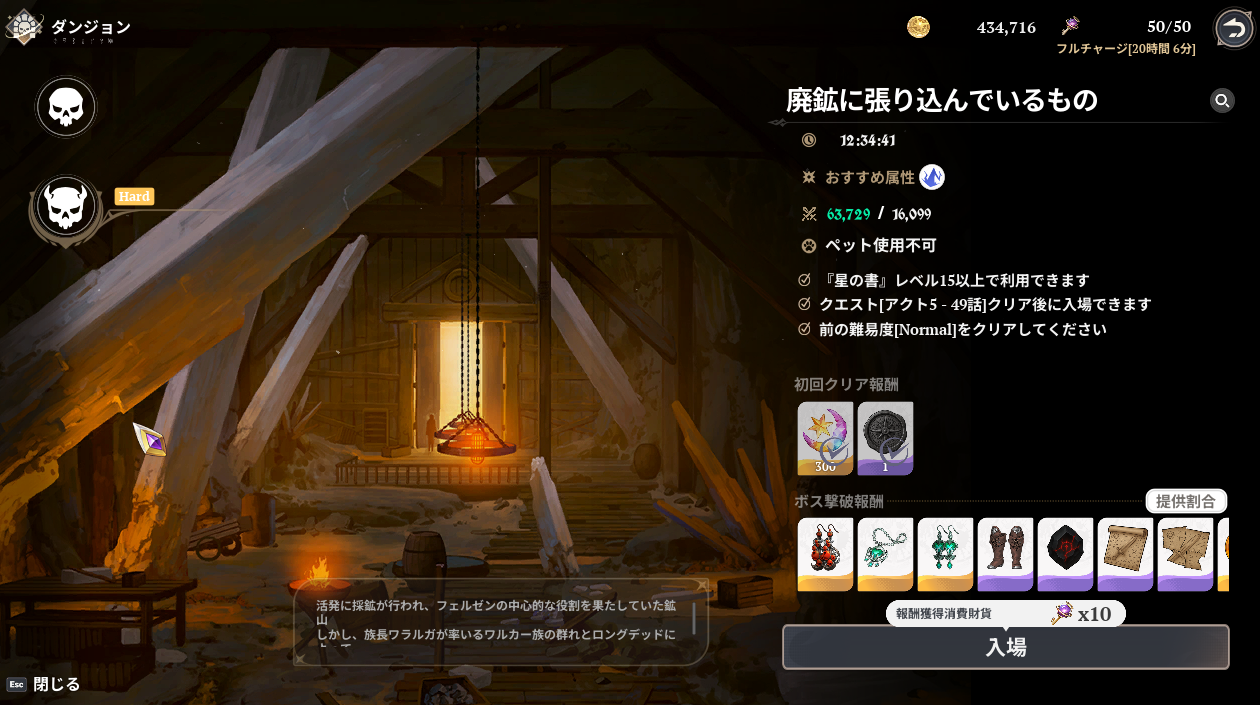1260x705 pixels.
Task: Click the recommended attribute element icon
Action: pyautogui.click(x=932, y=177)
